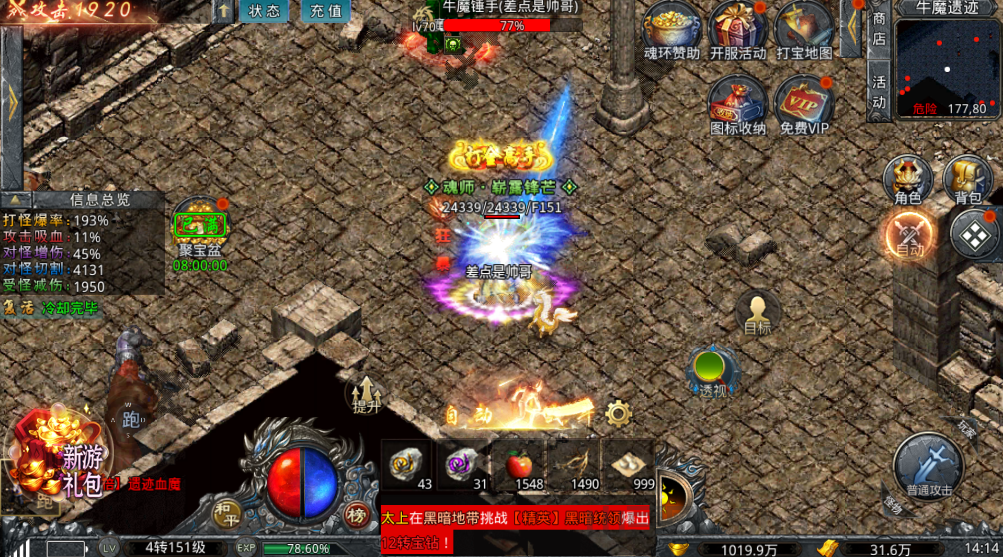The width and height of the screenshot is (1003, 557).
Task: Toggle the 自动 auto-battle crossed swords button
Action: pyautogui.click(x=910, y=236)
